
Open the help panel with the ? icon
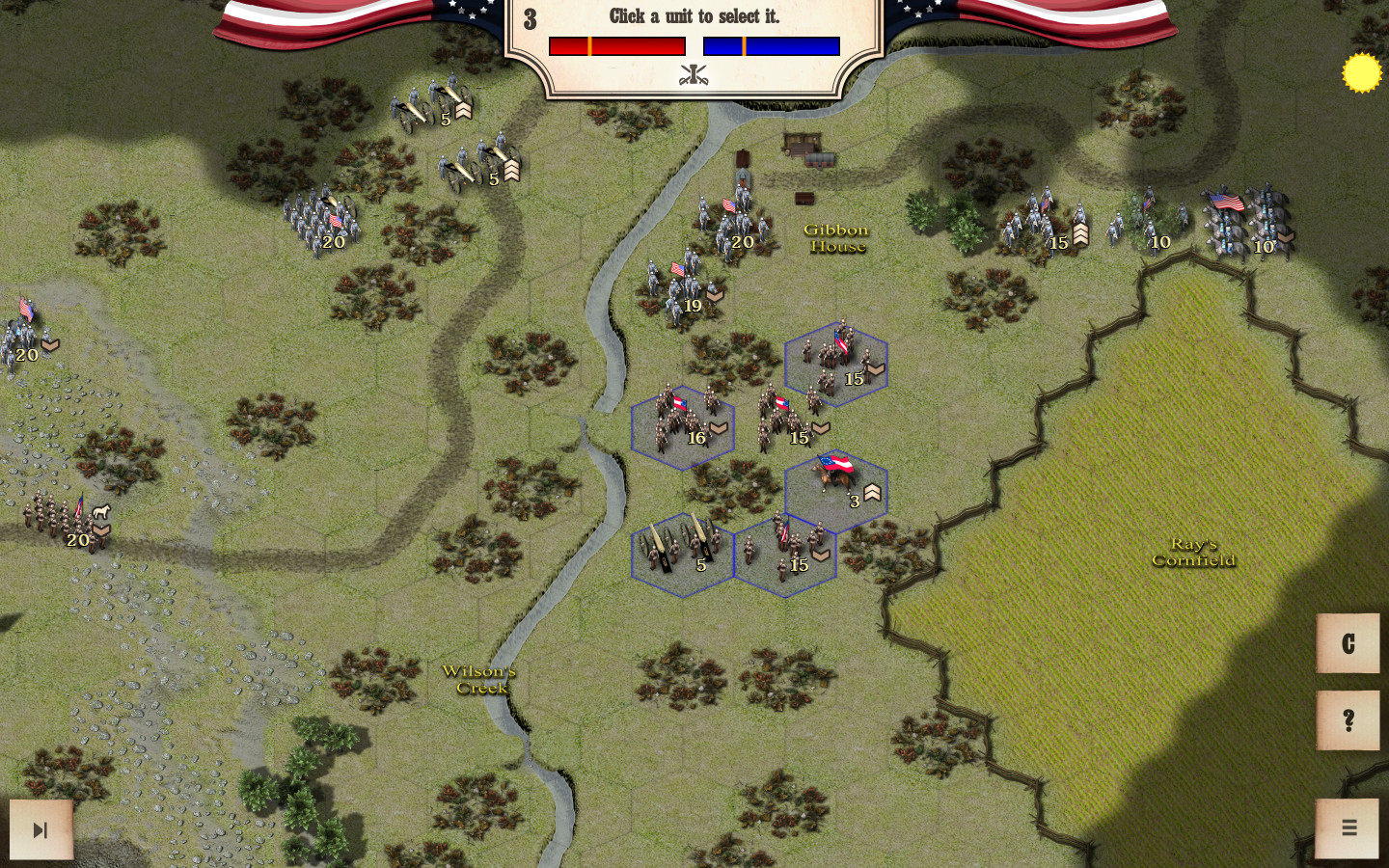click(x=1348, y=720)
